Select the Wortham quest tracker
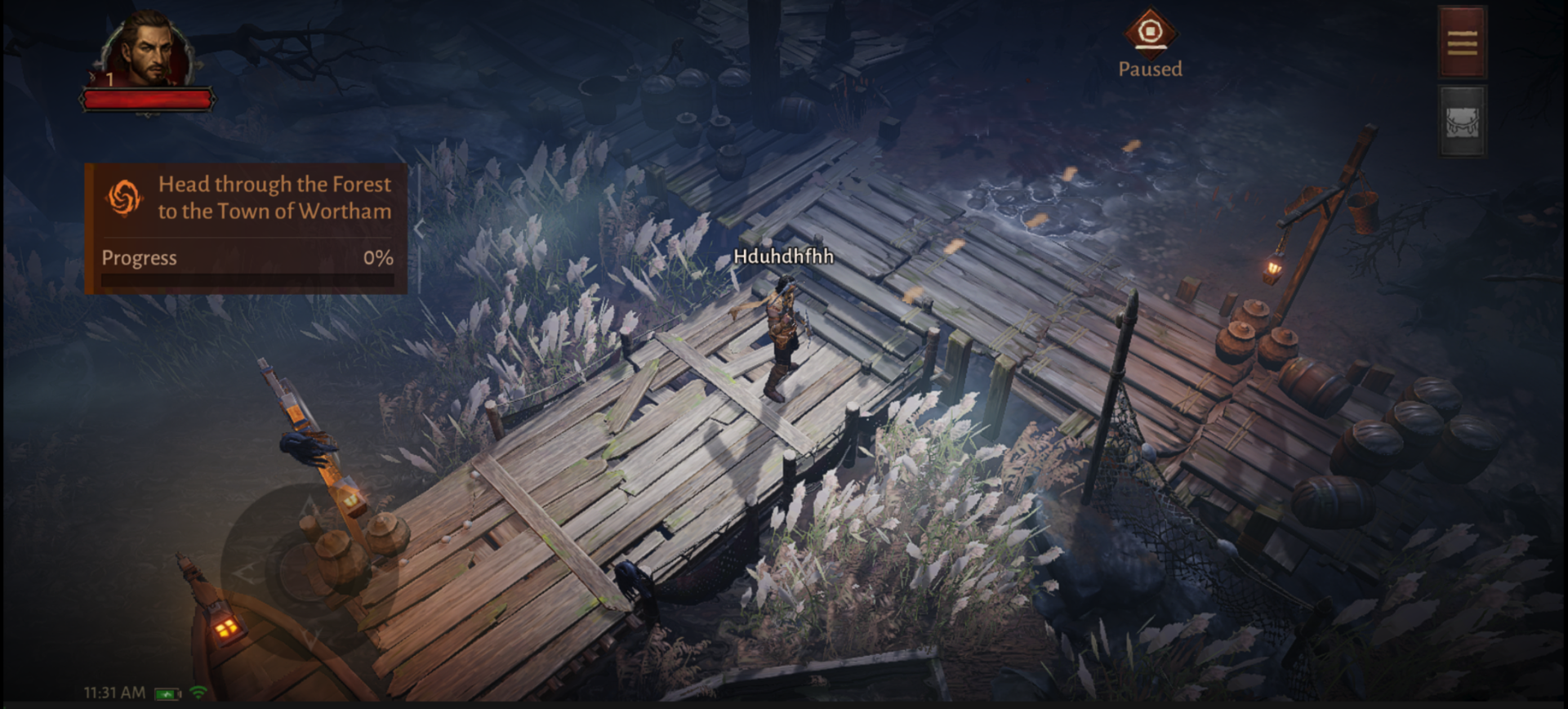The height and width of the screenshot is (709, 1568). tap(246, 227)
